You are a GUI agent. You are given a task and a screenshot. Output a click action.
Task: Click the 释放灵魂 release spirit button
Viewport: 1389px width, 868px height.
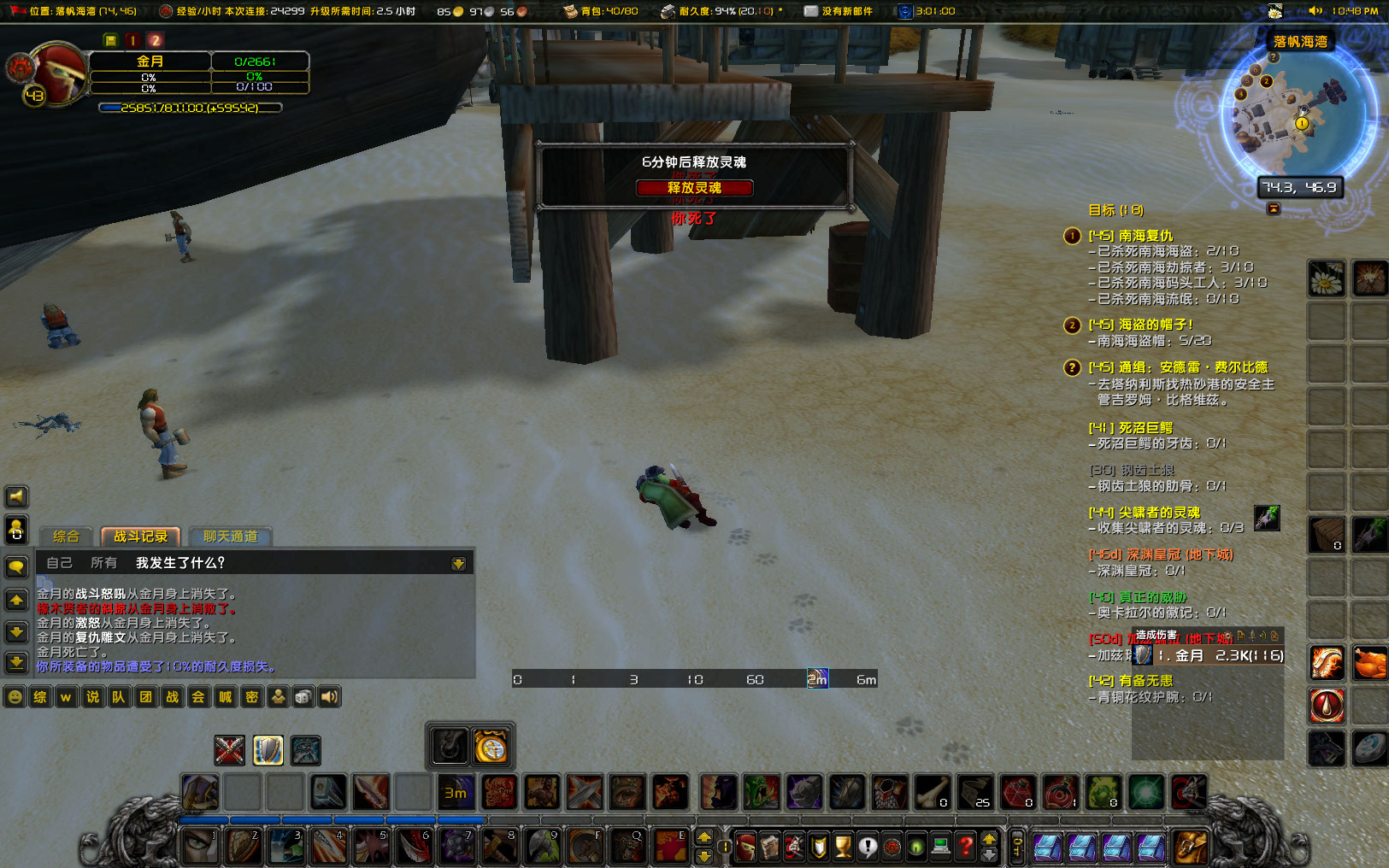(x=695, y=188)
